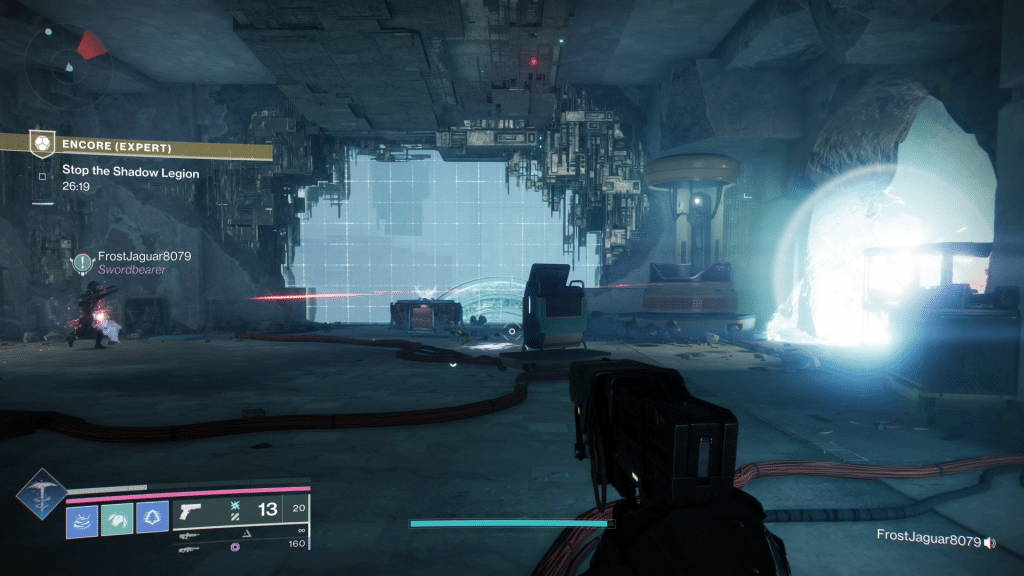Open the Encore (Expert) activity banner
This screenshot has height=576, width=1024.
click(137, 145)
